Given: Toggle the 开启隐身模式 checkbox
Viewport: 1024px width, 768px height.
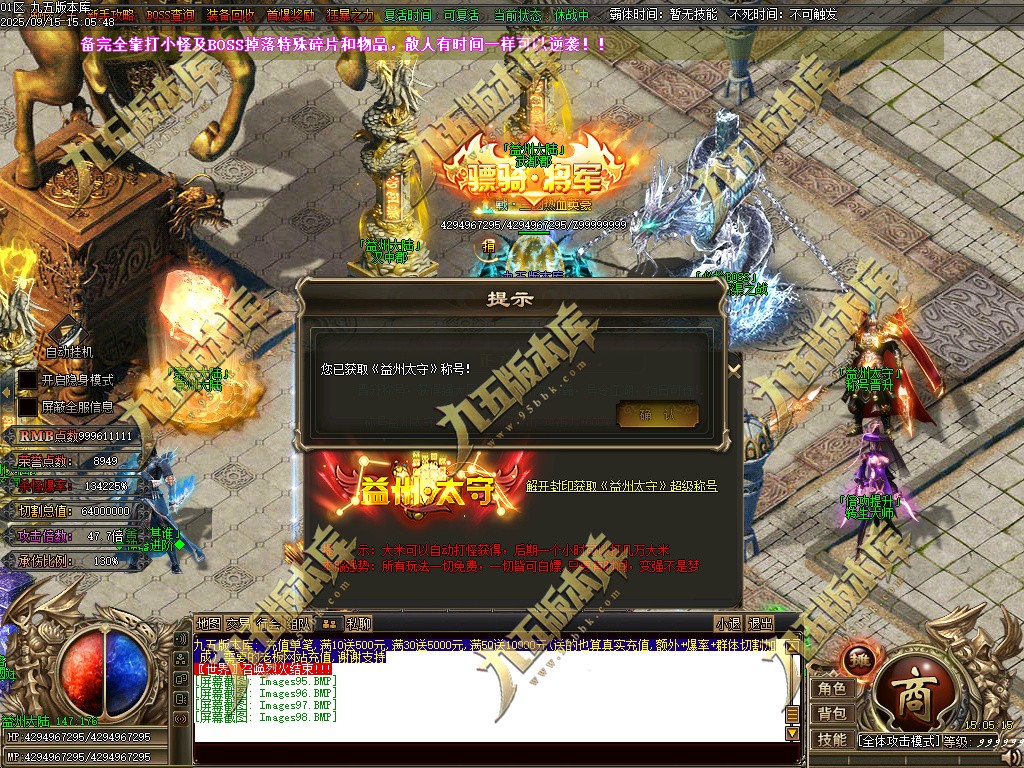Looking at the screenshot, I should [x=28, y=380].
